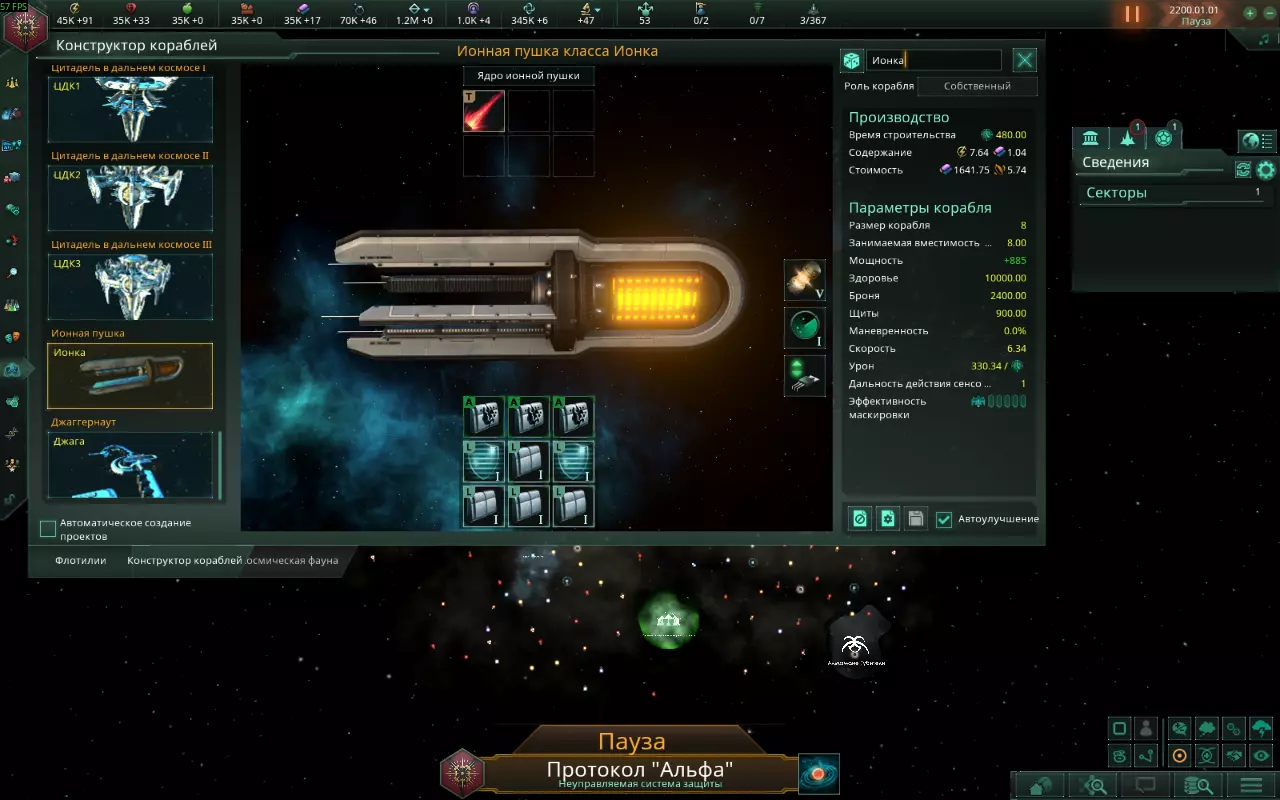This screenshot has height=800, width=1280.
Task: Open the settings gear in Сведения panel
Action: (1266, 170)
